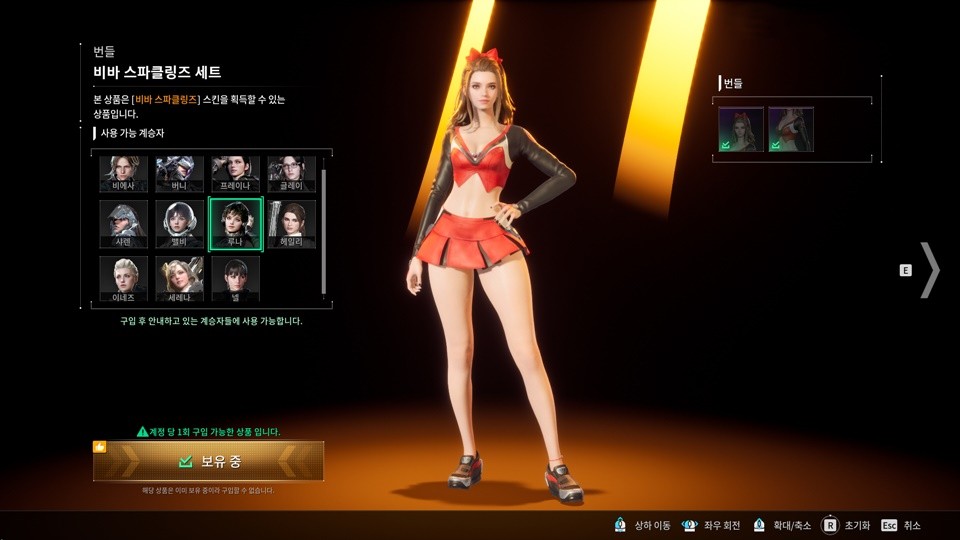Select the red cheer outfit bundle item
Viewport: 960px width, 540px height.
tap(791, 130)
